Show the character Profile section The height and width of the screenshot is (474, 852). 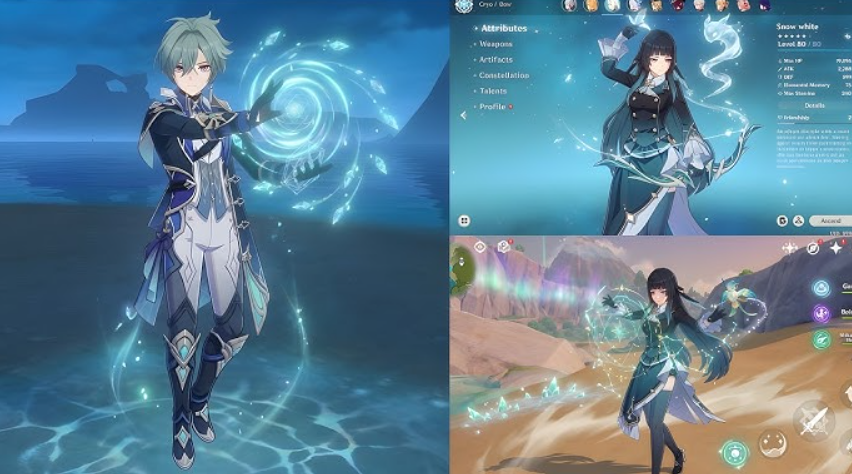tap(493, 106)
